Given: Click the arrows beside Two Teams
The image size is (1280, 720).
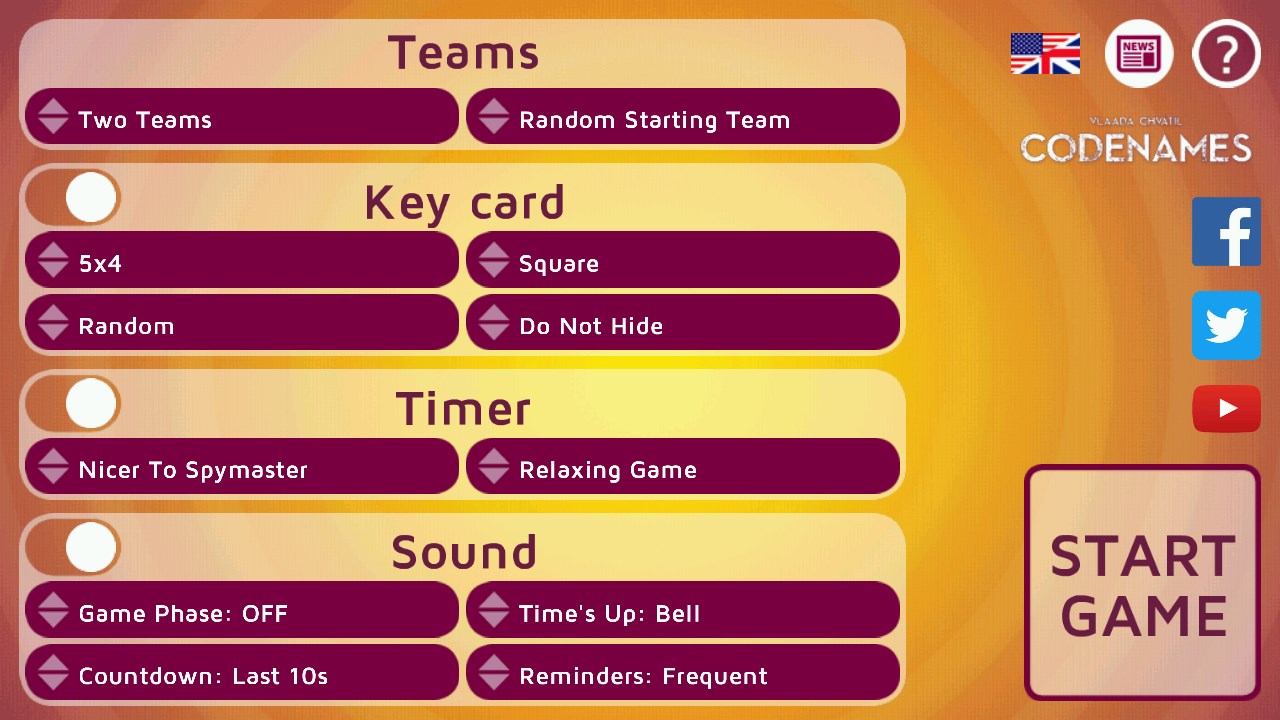Looking at the screenshot, I should point(53,117).
